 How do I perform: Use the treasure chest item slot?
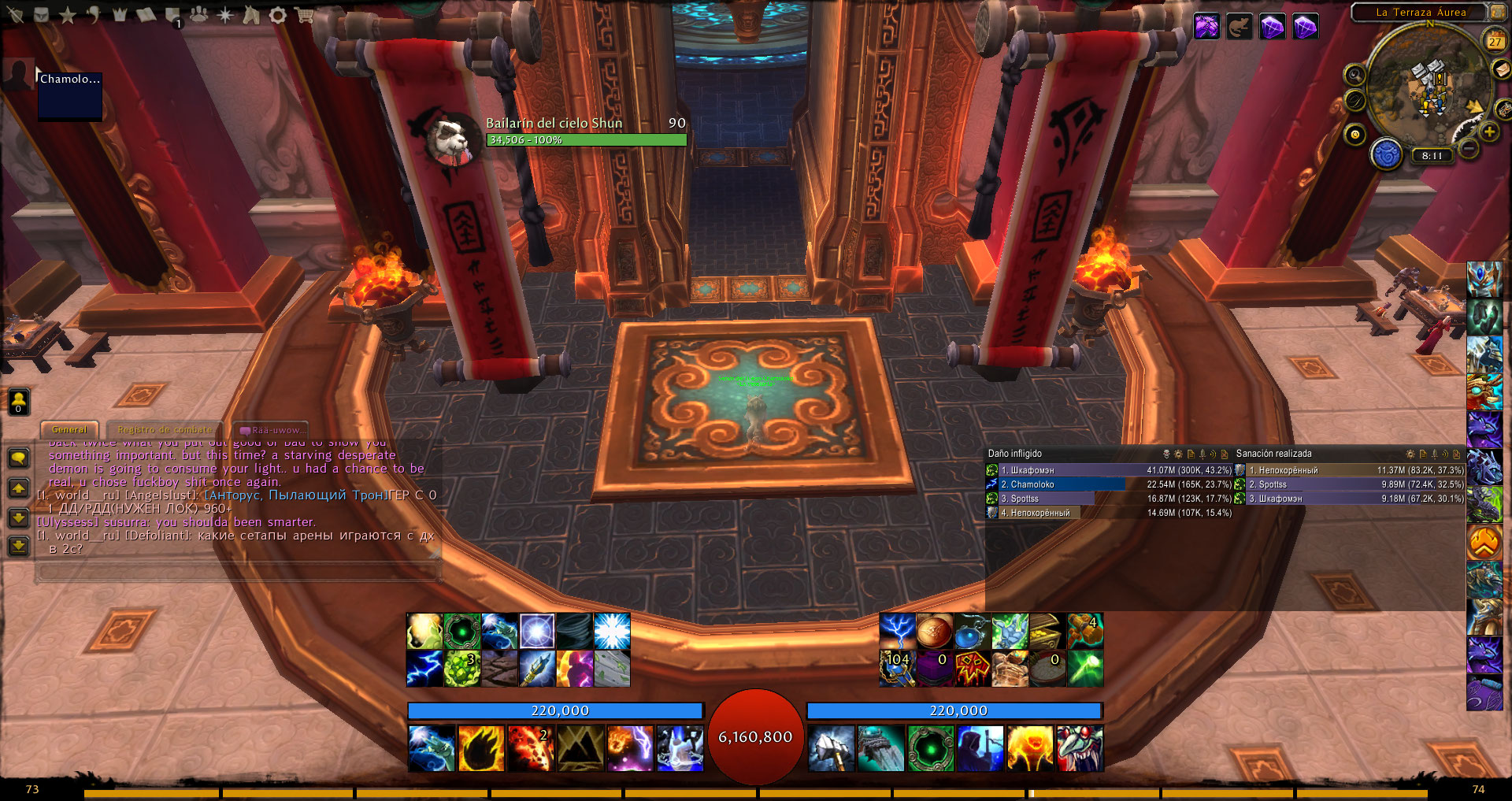point(1046,631)
